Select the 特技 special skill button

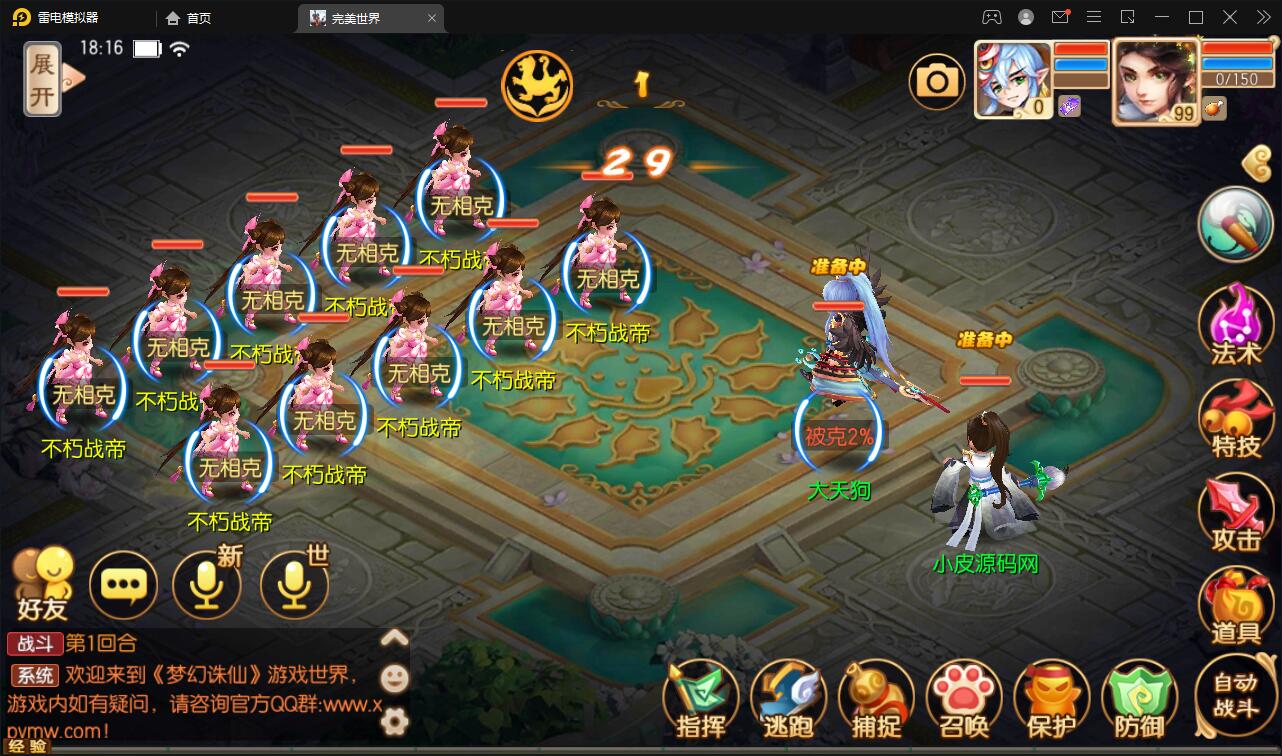tap(1235, 418)
